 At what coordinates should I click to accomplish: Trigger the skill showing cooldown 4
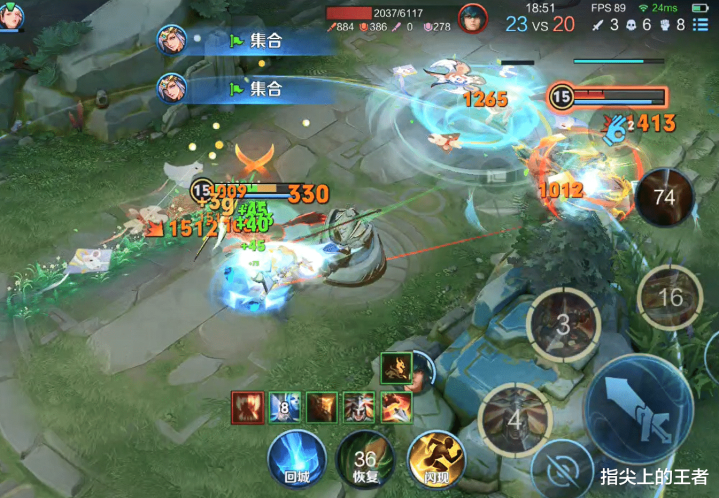(514, 419)
